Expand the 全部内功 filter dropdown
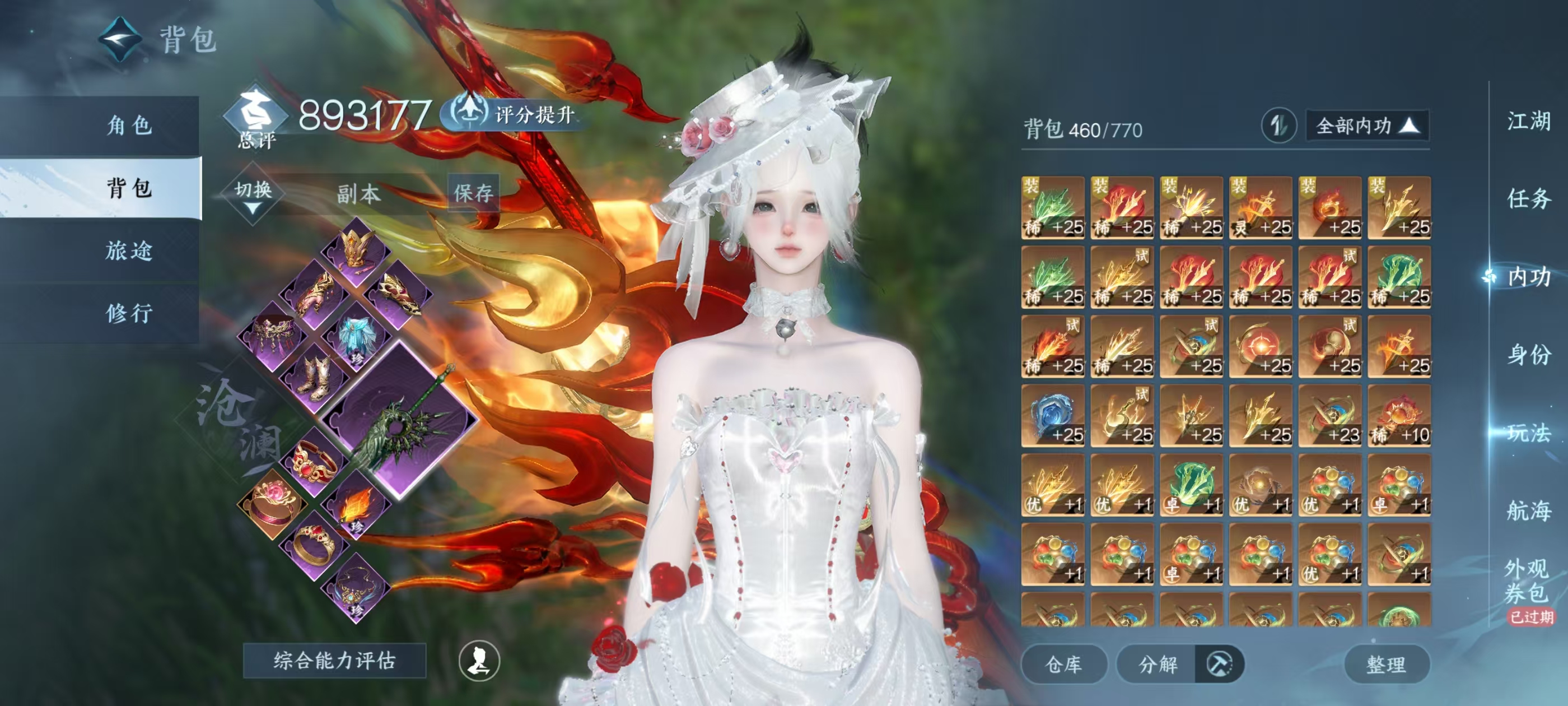Screen dimensions: 1568x706 [1367, 126]
